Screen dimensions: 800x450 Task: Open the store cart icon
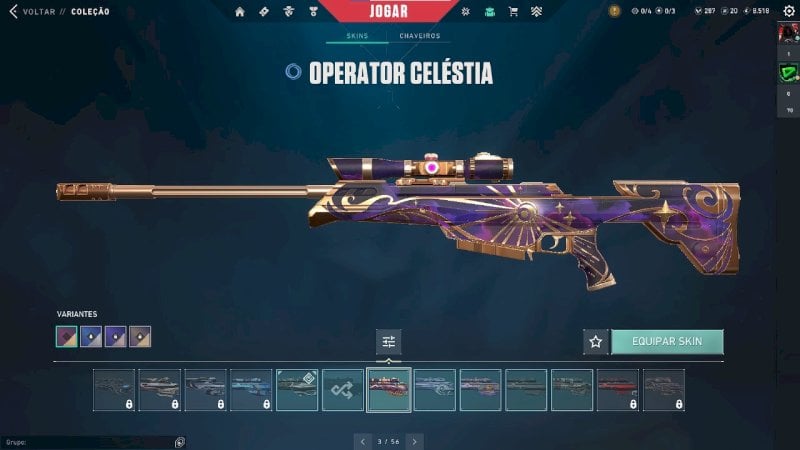513,12
